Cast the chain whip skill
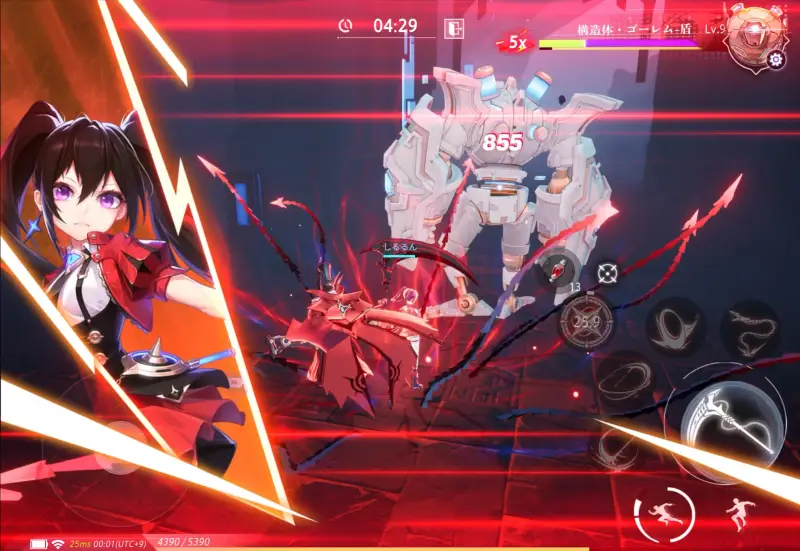 click(x=750, y=327)
